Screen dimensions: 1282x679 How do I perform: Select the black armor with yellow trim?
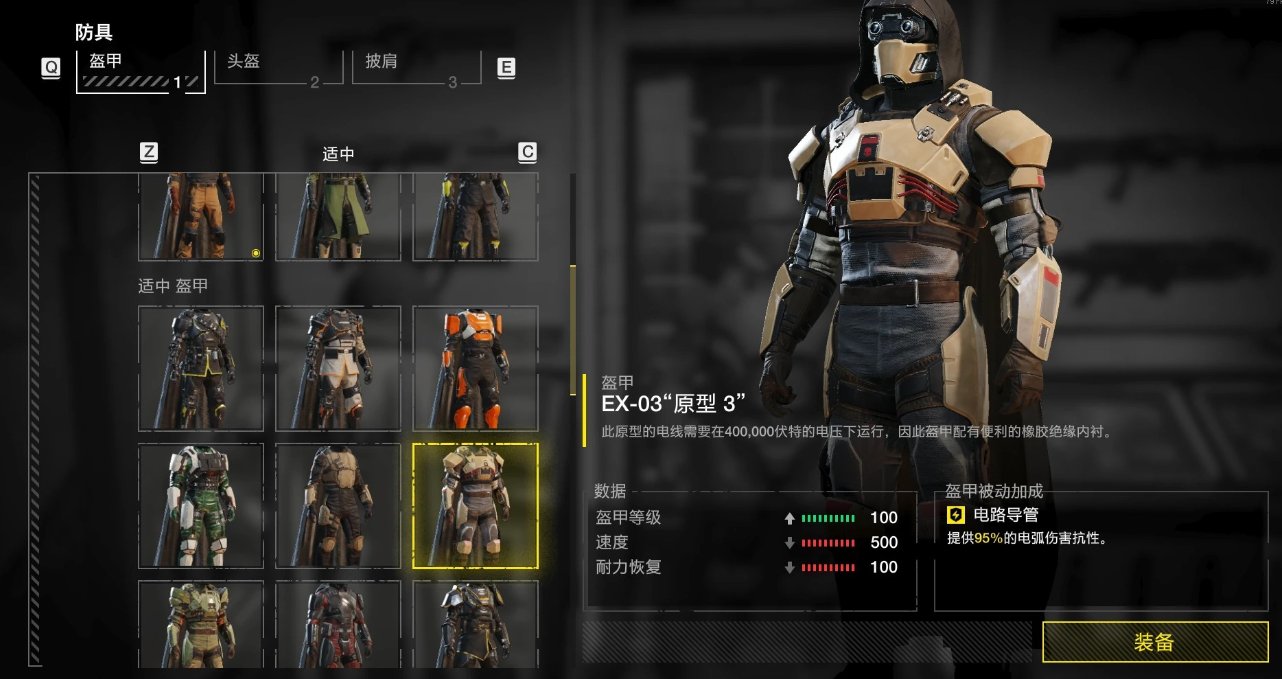201,368
